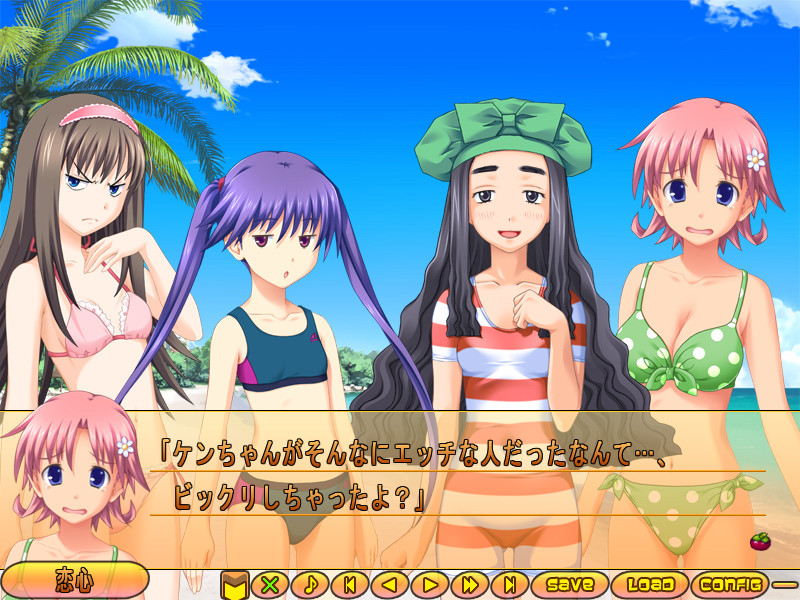Screen dimensions: 800x600
Task: Click the music note button
Action: [310, 583]
